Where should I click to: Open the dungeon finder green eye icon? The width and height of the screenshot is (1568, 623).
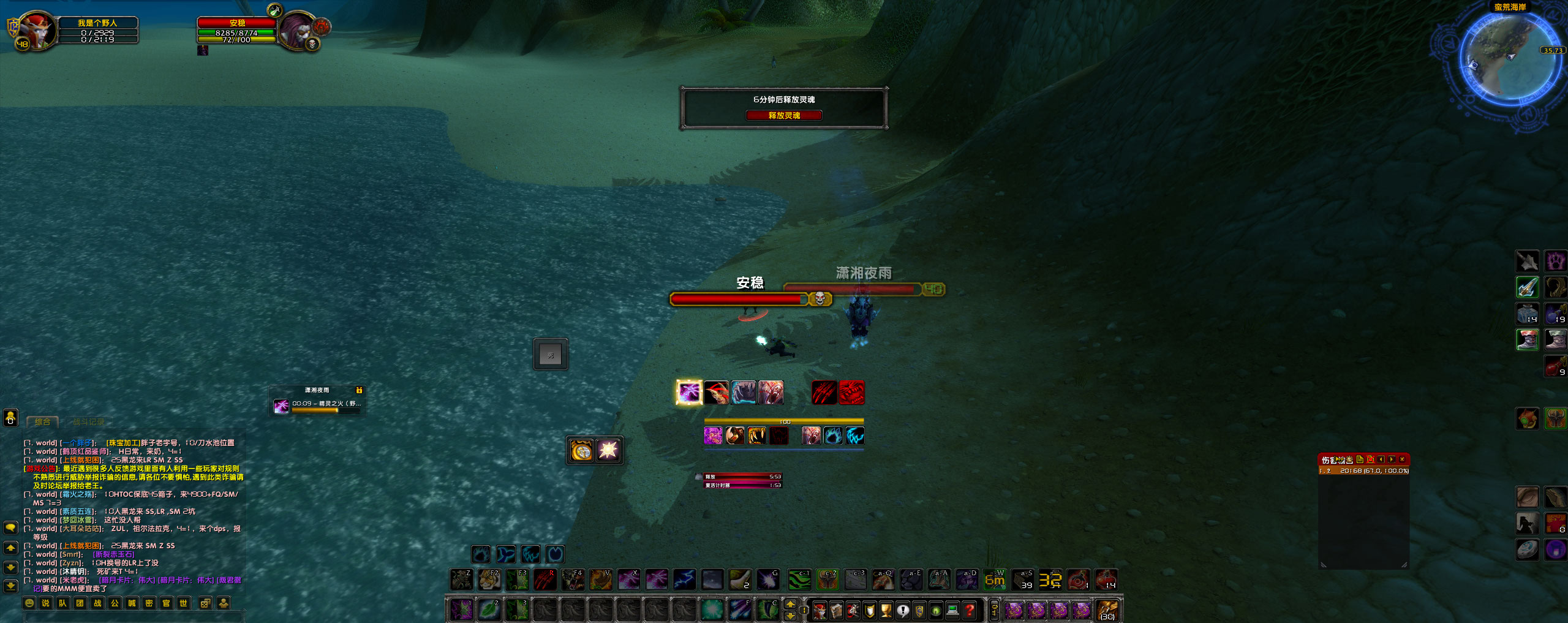point(935,611)
